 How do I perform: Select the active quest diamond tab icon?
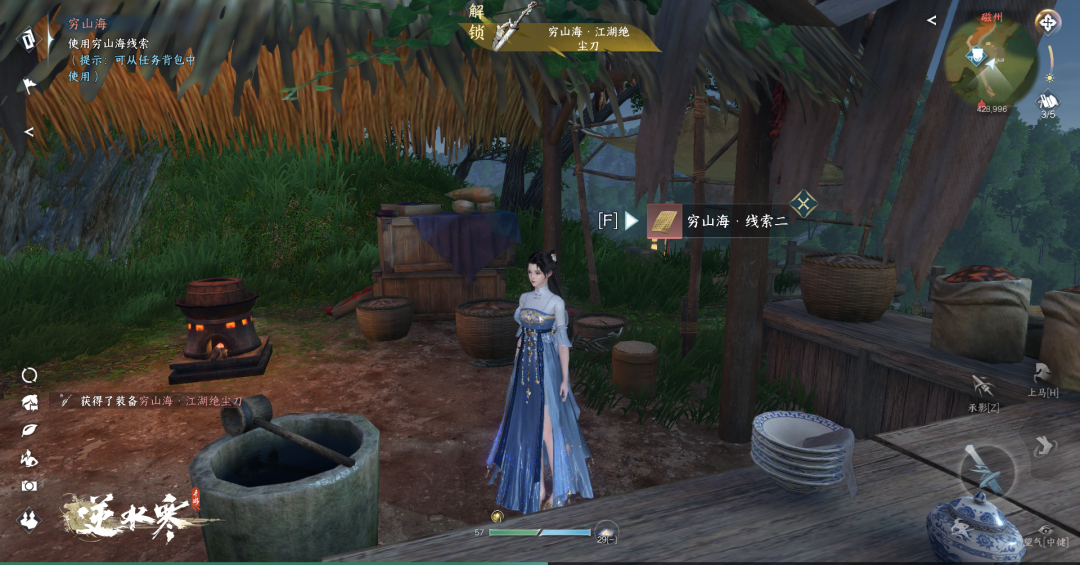(x=29, y=40)
